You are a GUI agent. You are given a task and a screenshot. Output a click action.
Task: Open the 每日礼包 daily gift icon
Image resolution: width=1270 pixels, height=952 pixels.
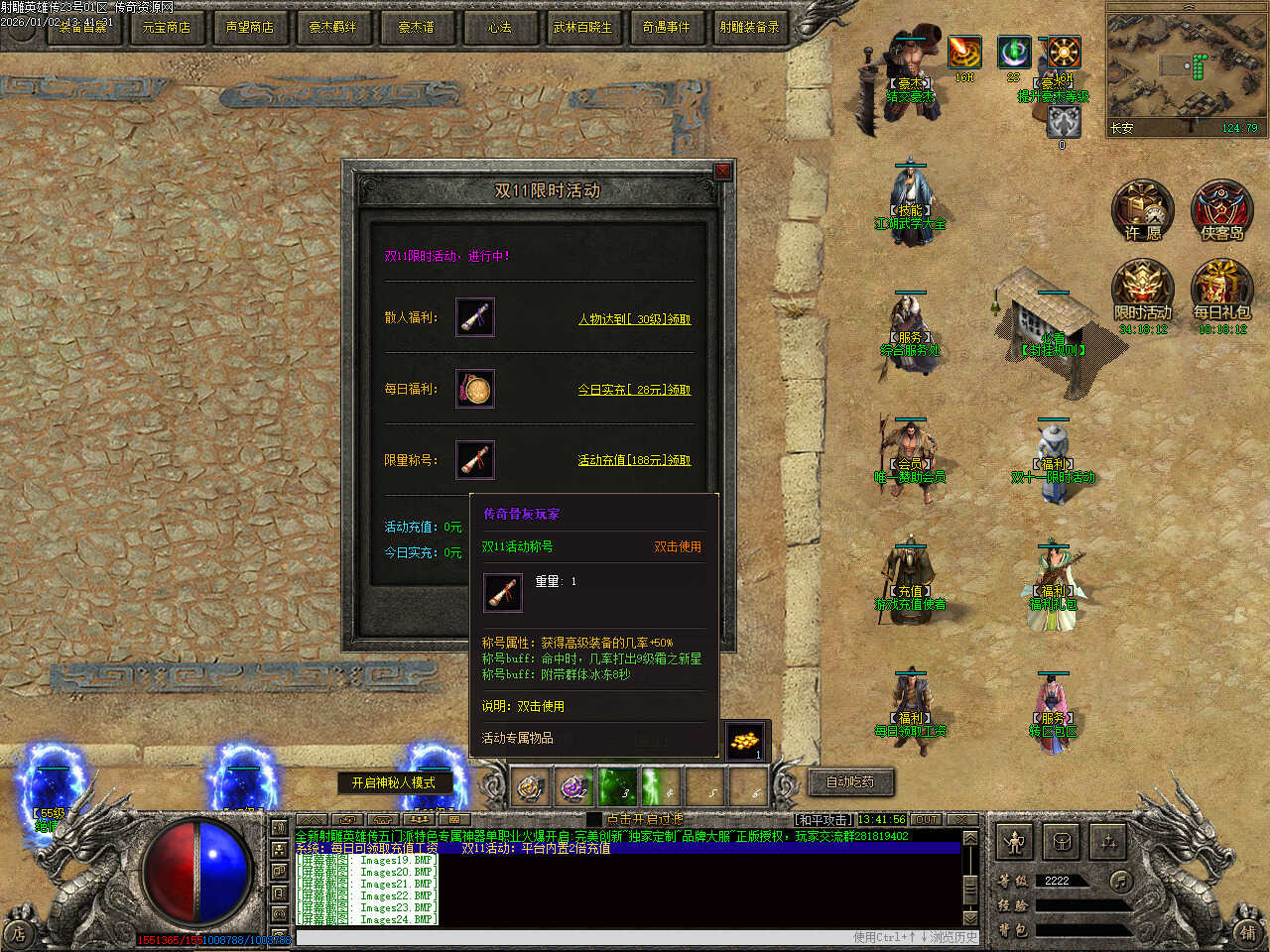1221,292
